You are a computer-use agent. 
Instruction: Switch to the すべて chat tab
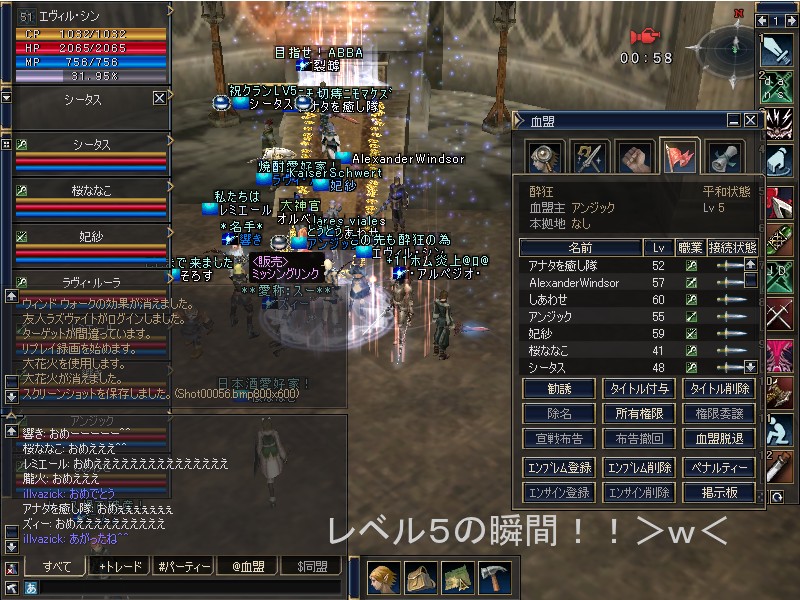56,567
